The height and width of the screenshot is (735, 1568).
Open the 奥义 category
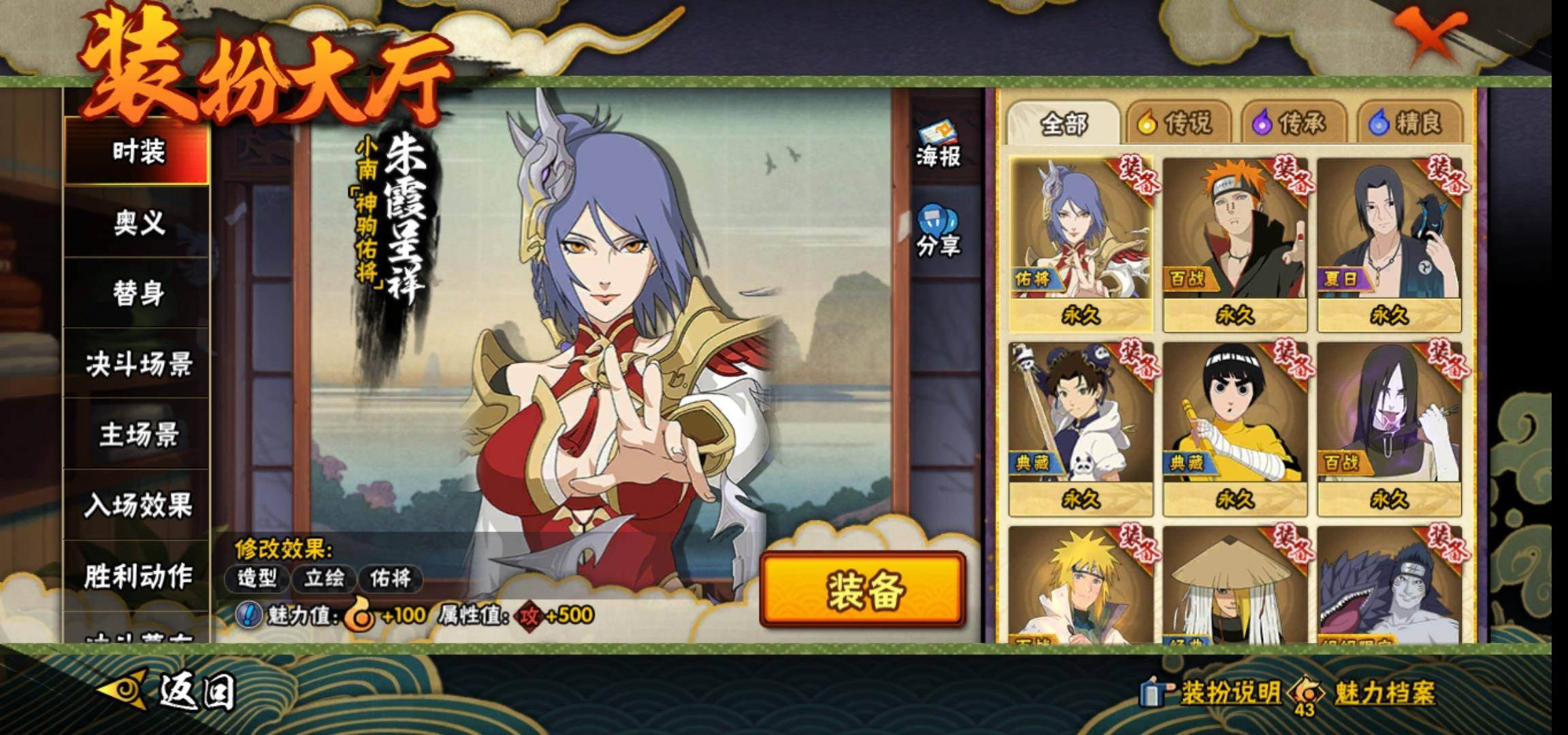(137, 223)
